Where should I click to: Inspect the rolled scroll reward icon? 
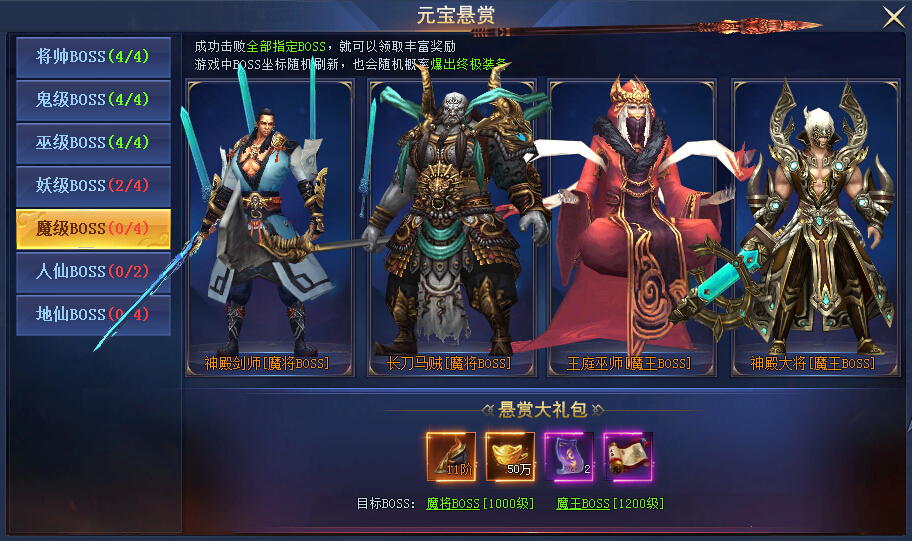628,457
